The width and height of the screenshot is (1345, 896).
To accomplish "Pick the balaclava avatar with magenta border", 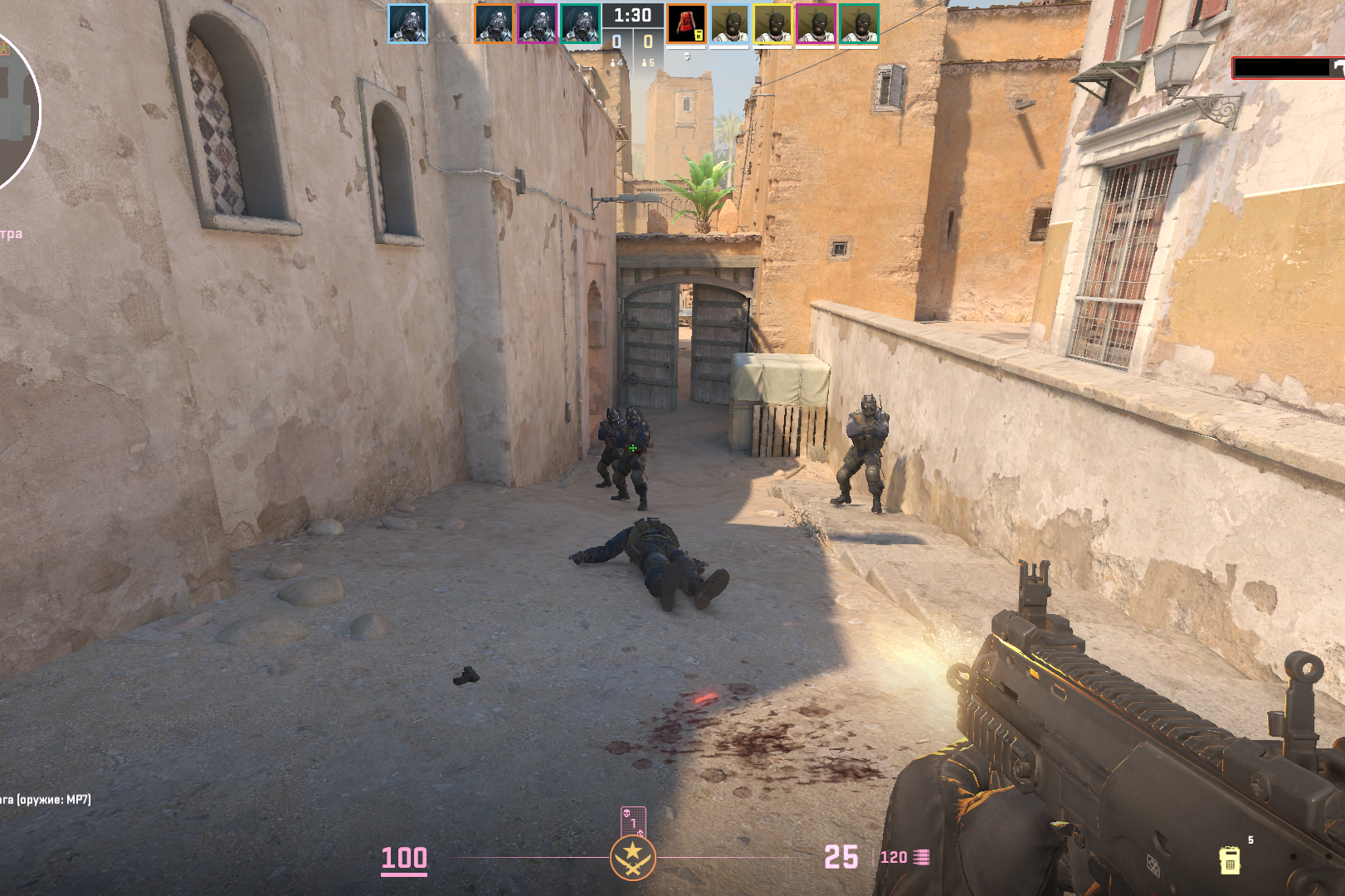I will click(x=816, y=25).
